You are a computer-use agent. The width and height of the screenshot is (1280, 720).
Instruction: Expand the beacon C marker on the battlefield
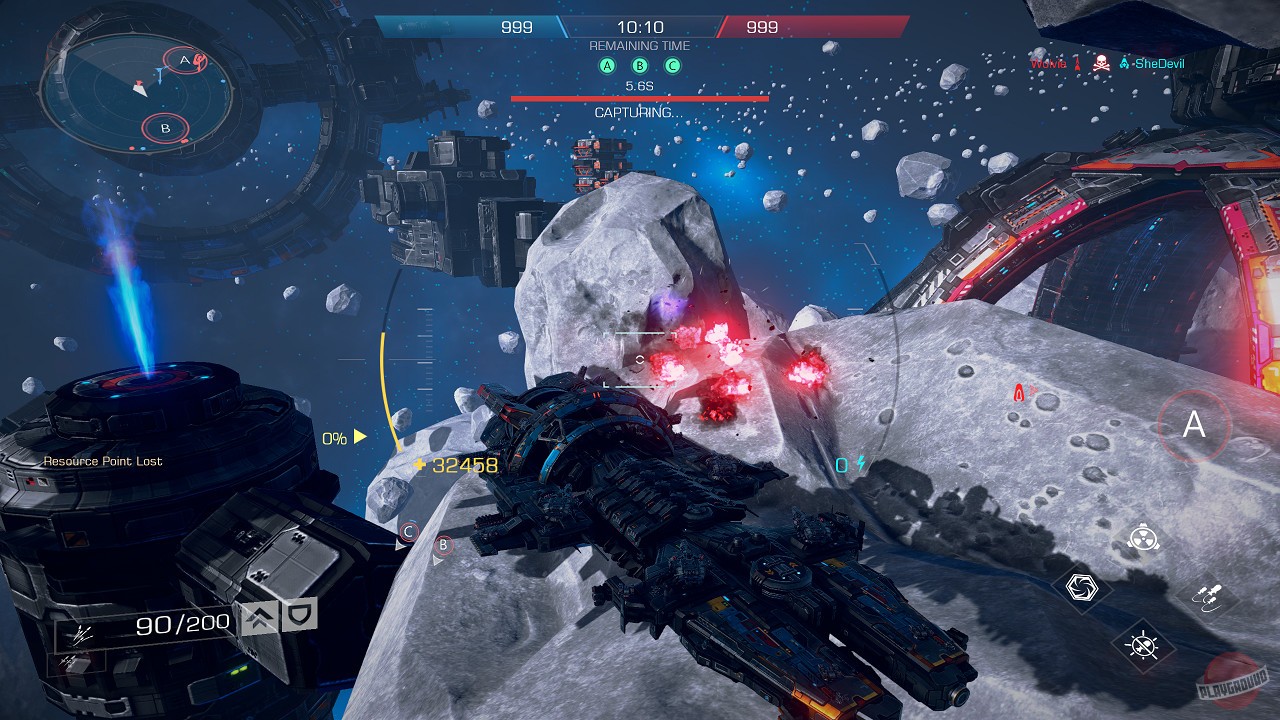click(408, 530)
